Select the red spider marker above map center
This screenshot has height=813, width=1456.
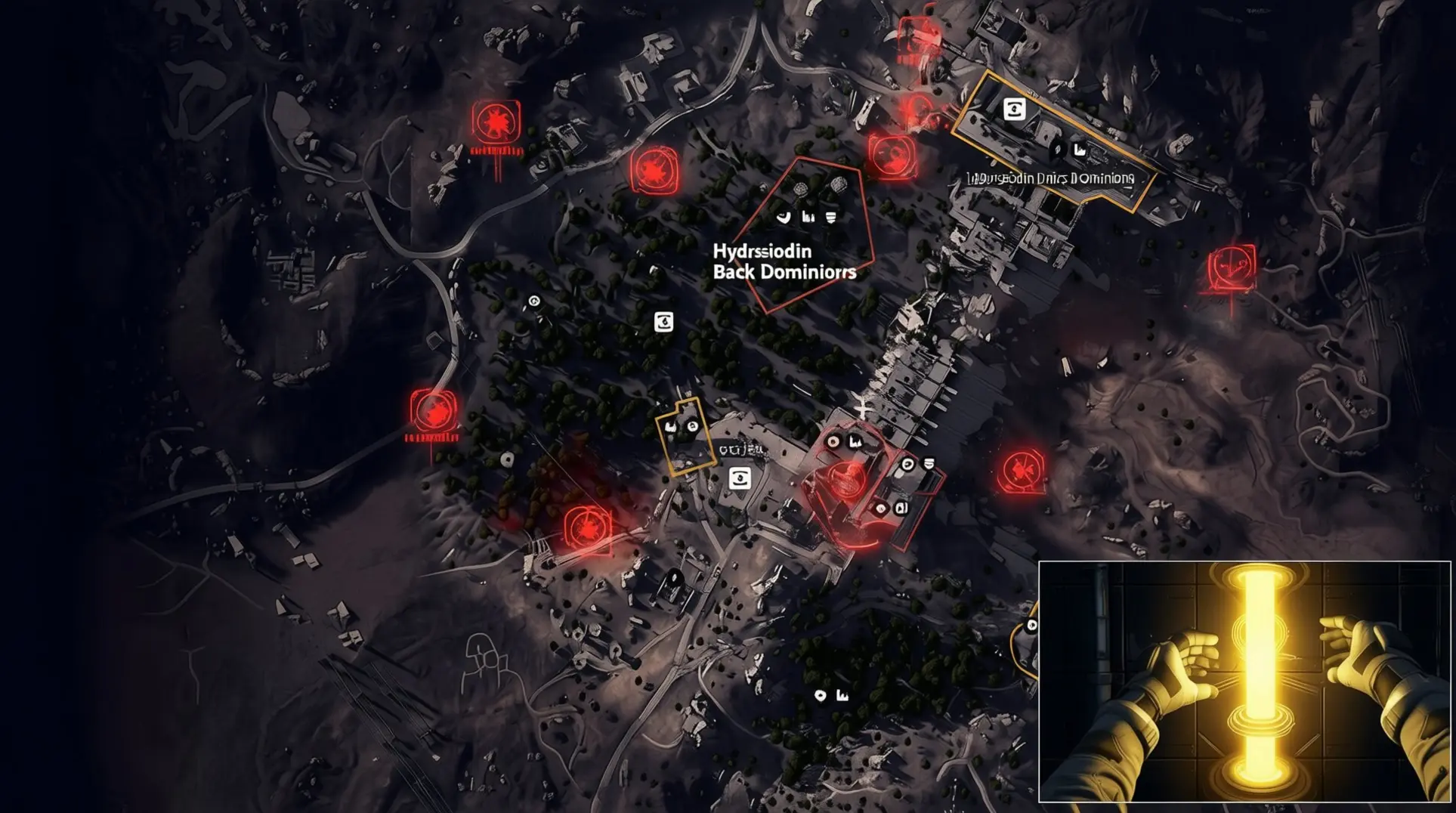(655, 169)
